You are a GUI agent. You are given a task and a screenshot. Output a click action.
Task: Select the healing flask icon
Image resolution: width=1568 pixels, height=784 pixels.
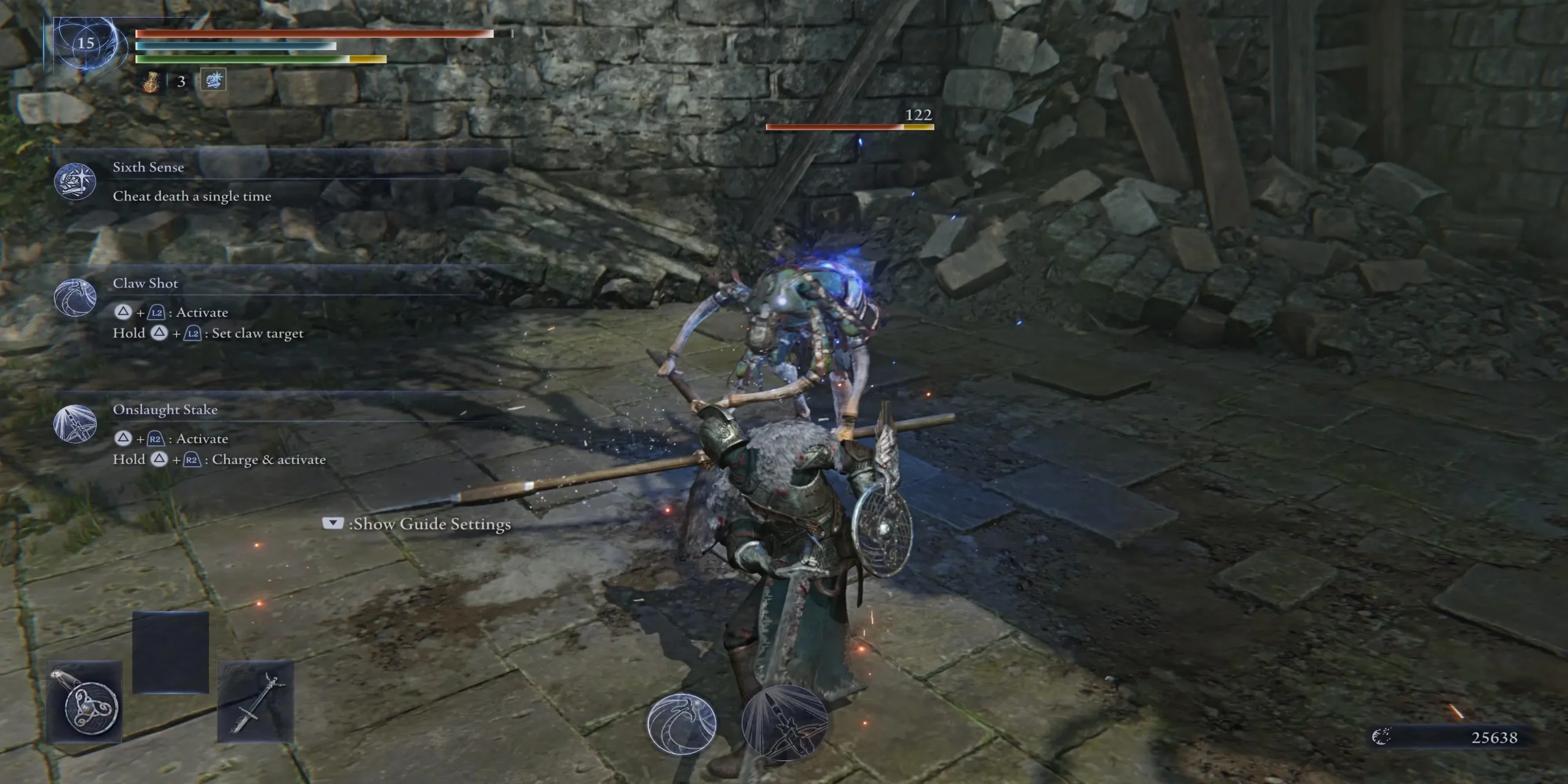click(151, 81)
